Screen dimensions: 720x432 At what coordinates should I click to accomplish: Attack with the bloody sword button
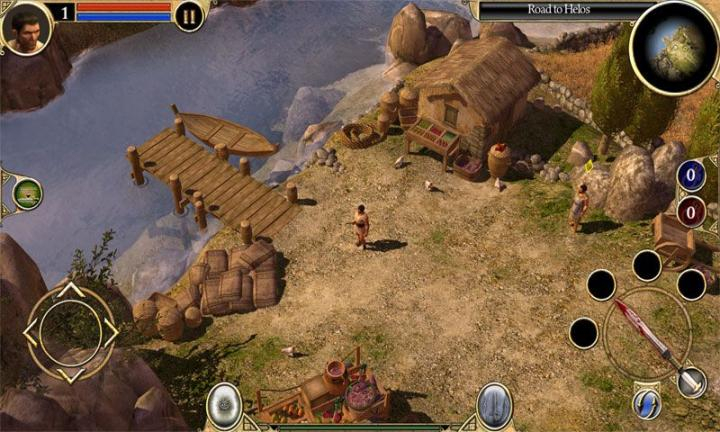(646, 334)
